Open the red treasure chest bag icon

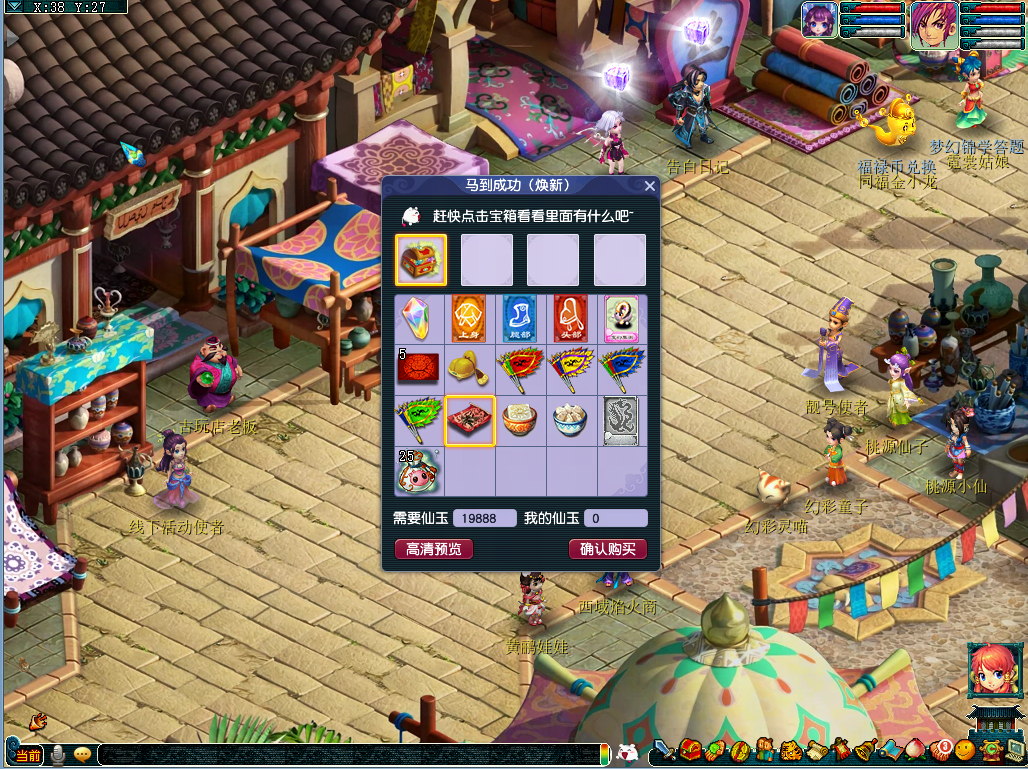690,750
